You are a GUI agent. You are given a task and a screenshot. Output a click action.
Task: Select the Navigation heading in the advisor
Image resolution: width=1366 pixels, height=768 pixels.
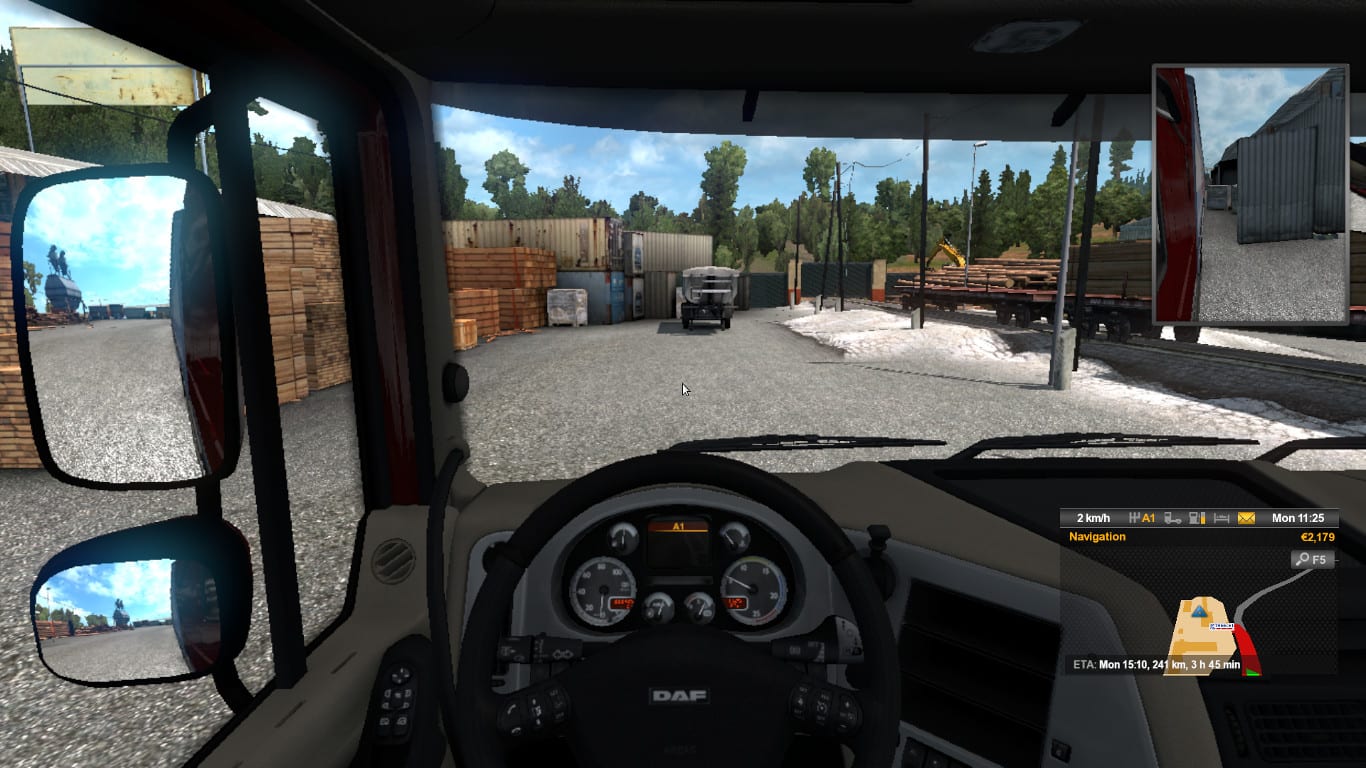tap(1097, 537)
